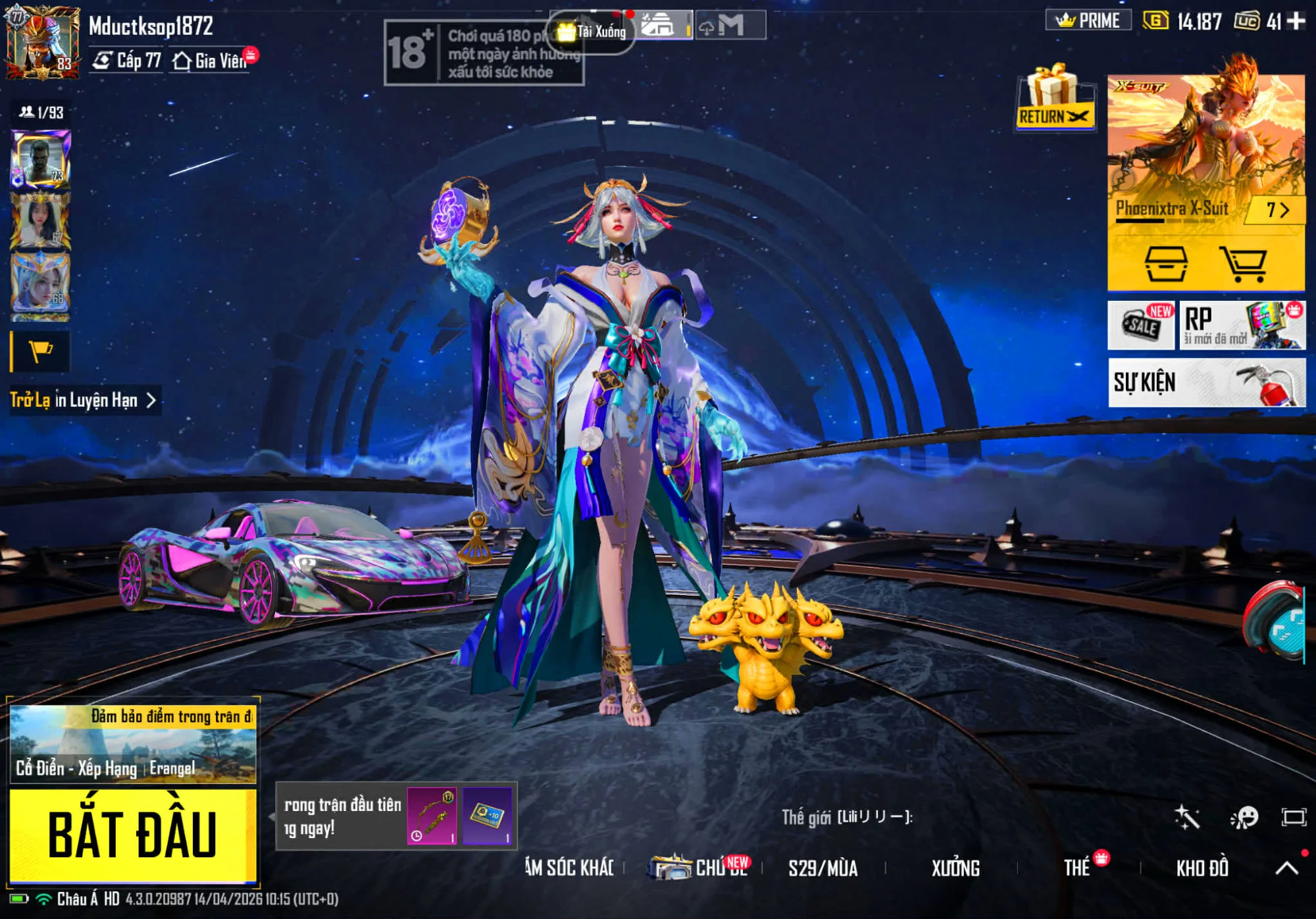Open the shopping cart shop icon
The height and width of the screenshot is (919, 1316).
[1242, 265]
